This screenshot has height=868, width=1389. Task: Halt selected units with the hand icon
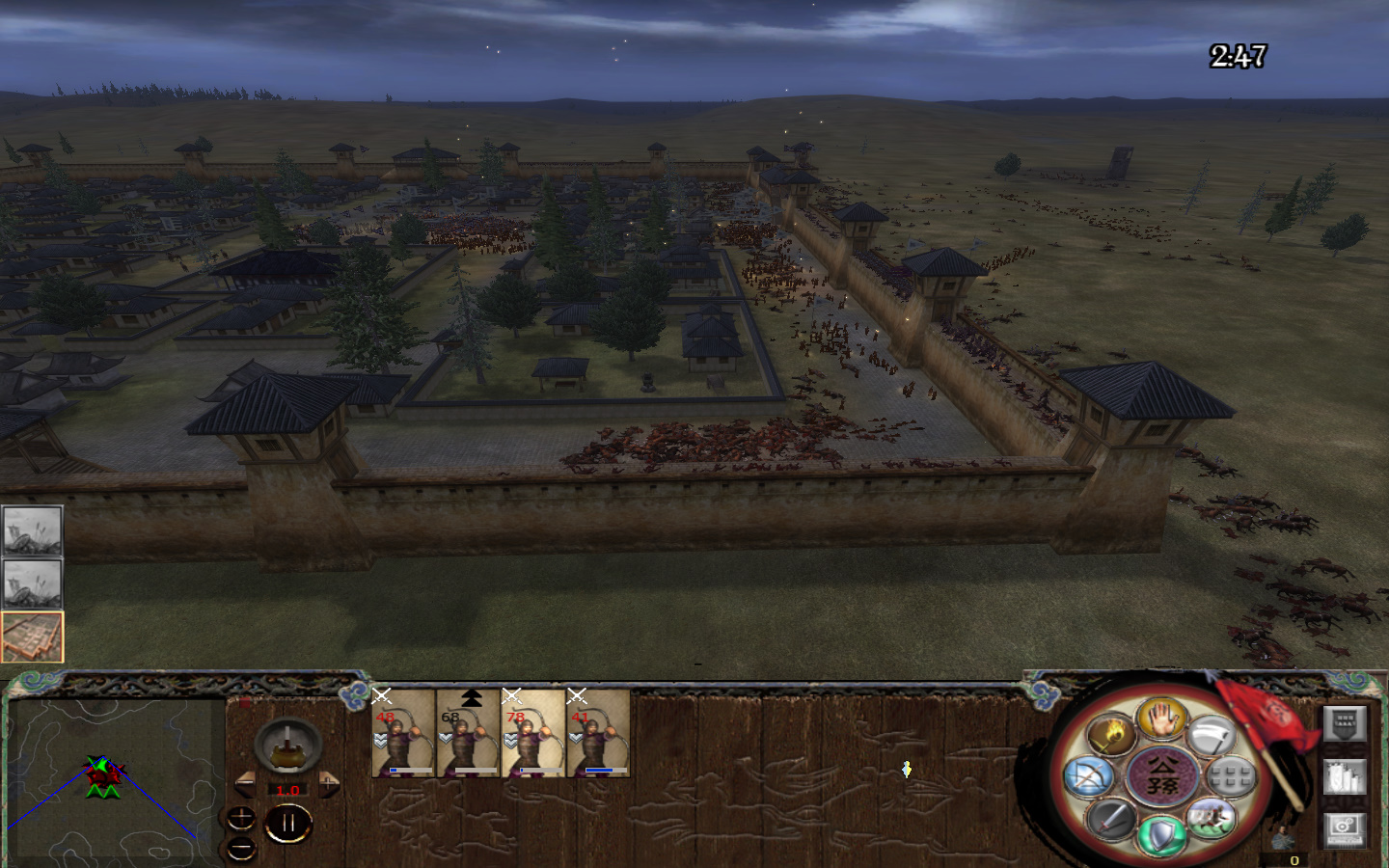click(x=1160, y=721)
